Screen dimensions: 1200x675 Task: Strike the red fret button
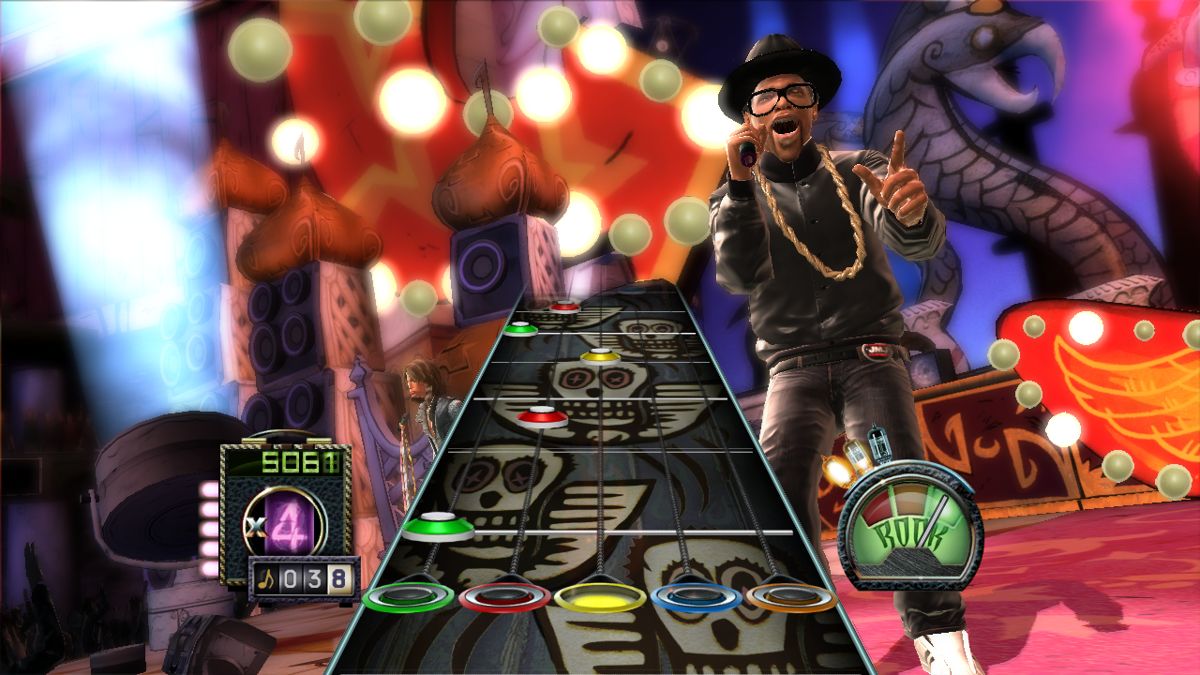(504, 597)
